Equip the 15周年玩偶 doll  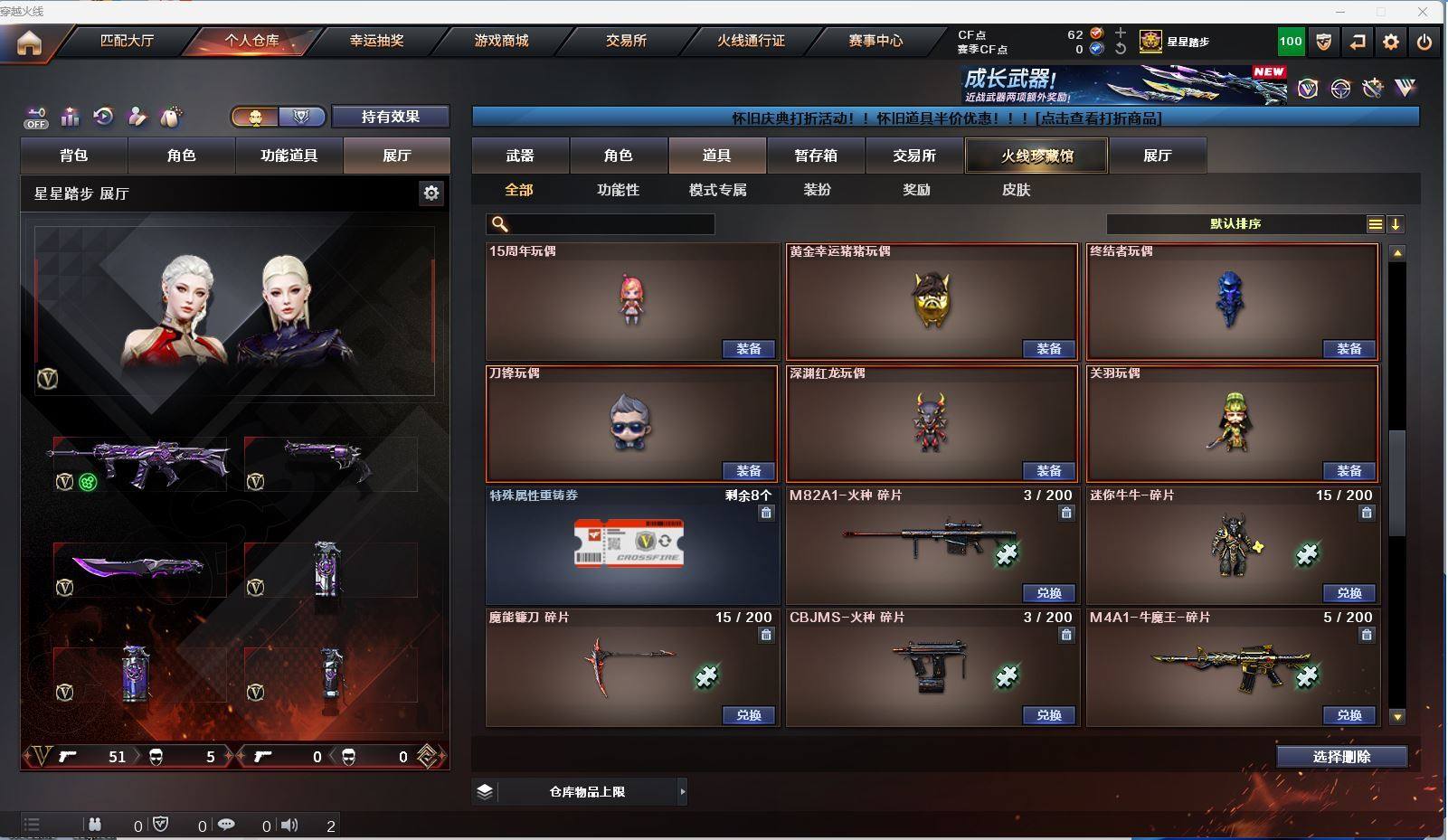coord(748,349)
